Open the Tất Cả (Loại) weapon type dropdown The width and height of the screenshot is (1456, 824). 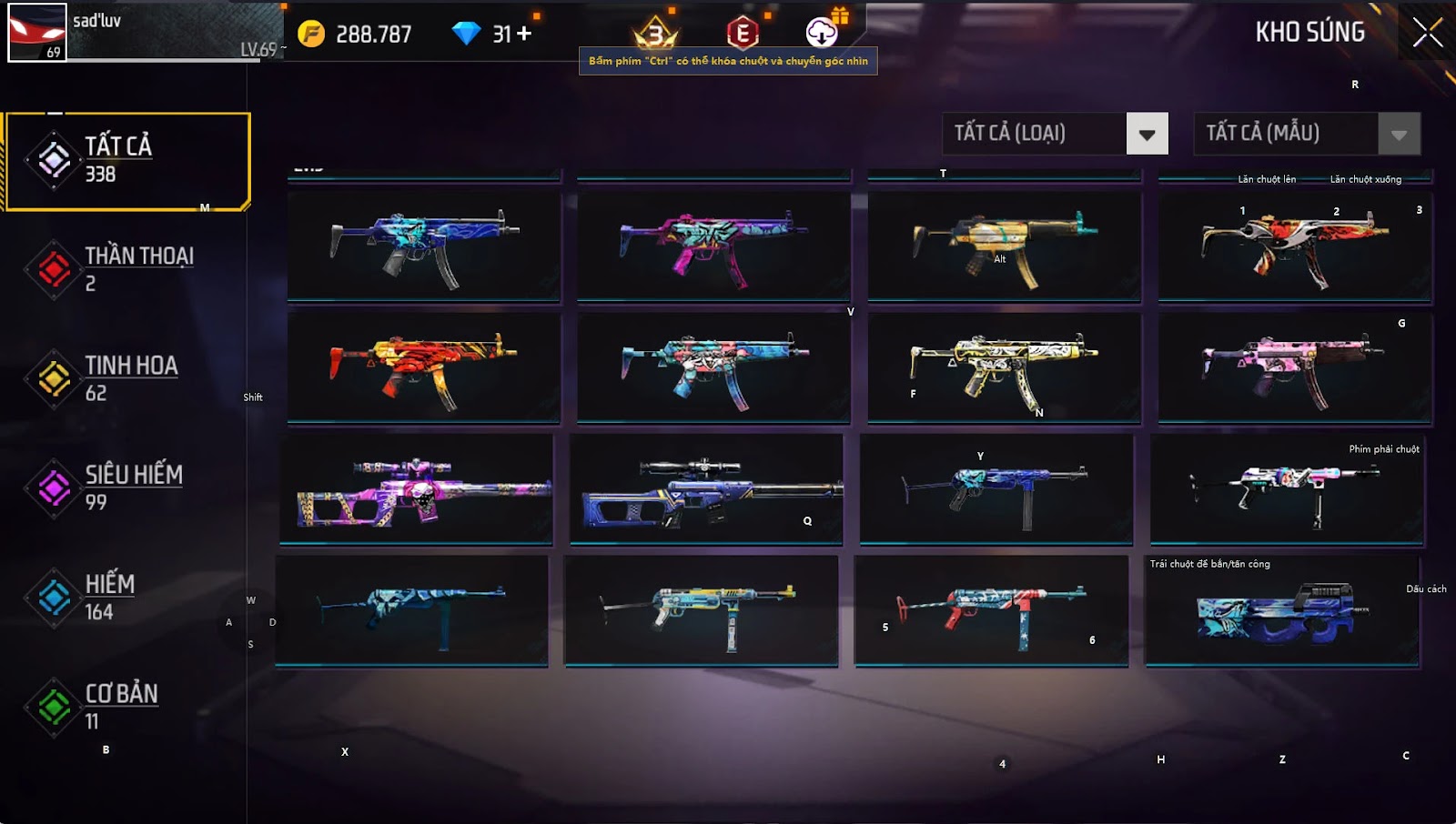click(1147, 135)
